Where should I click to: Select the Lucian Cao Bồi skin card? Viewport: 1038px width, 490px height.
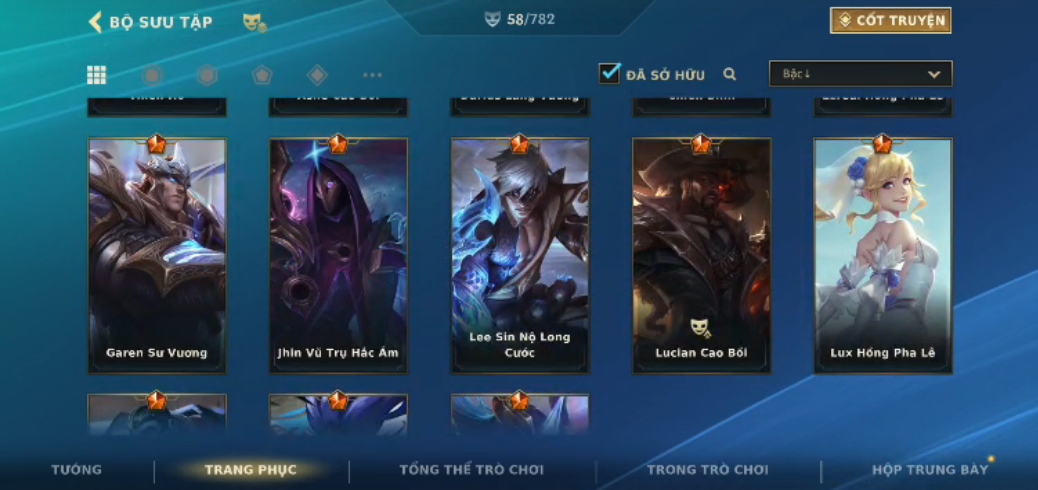point(701,255)
